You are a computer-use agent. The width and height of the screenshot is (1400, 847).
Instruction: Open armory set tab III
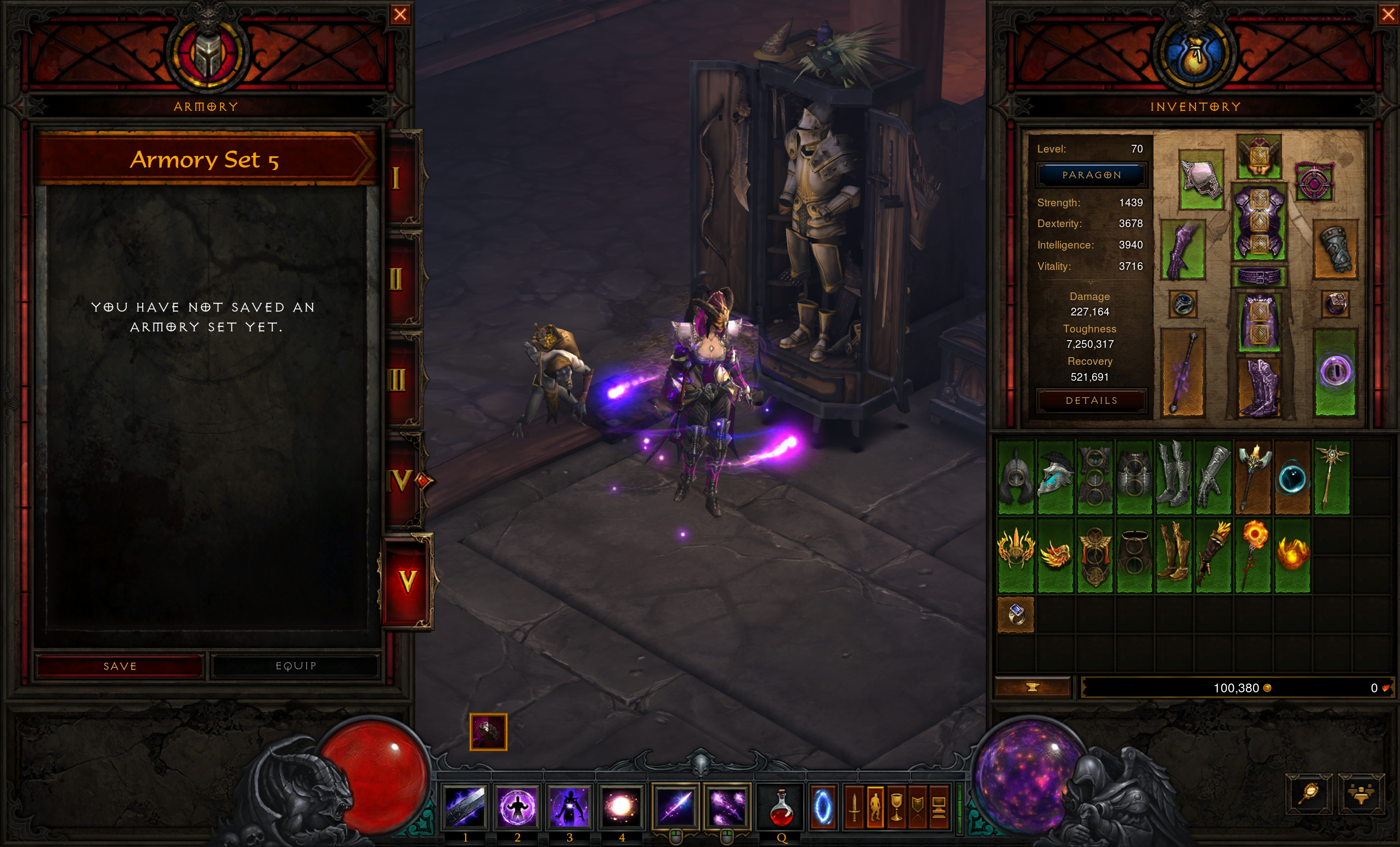[x=397, y=380]
